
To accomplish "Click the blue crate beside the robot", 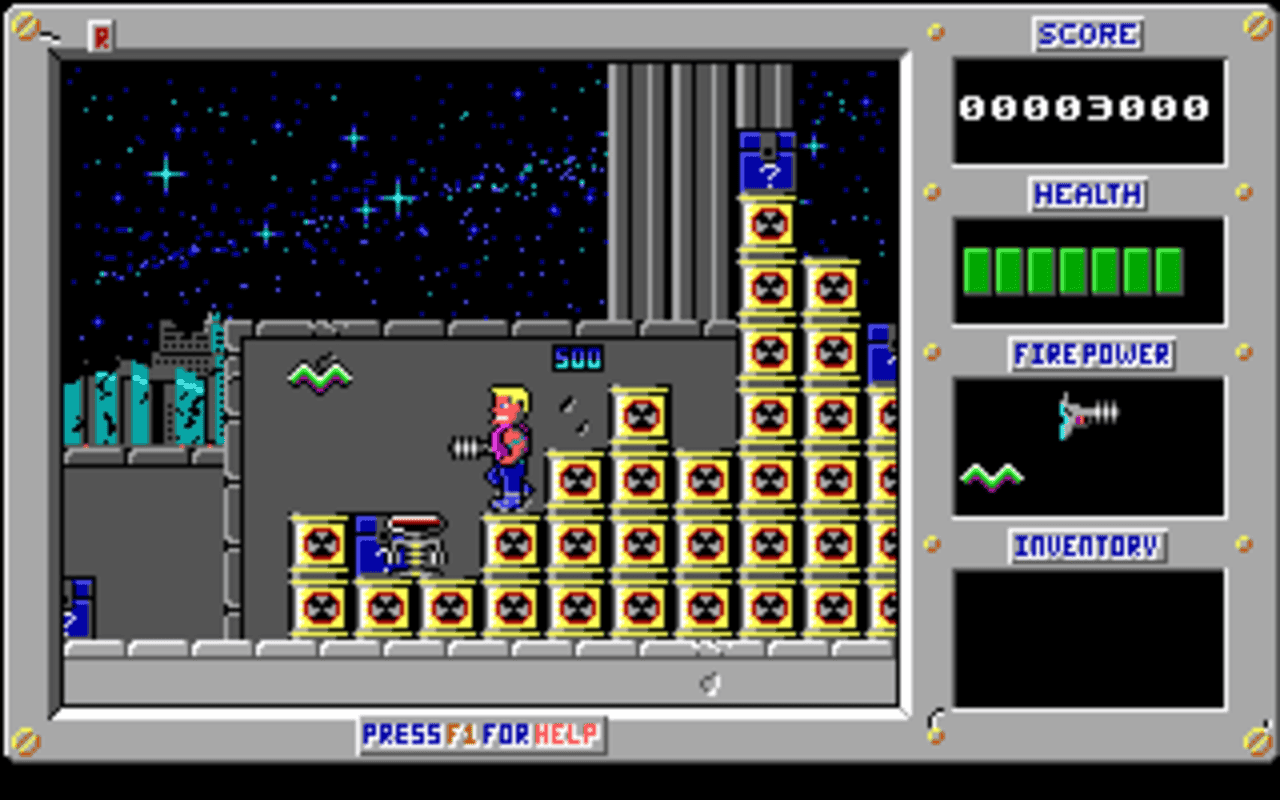I will [371, 550].
